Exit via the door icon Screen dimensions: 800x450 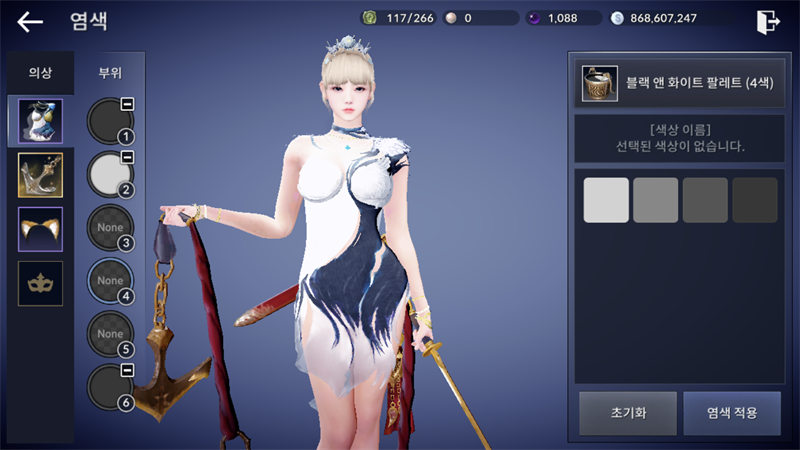coord(767,21)
